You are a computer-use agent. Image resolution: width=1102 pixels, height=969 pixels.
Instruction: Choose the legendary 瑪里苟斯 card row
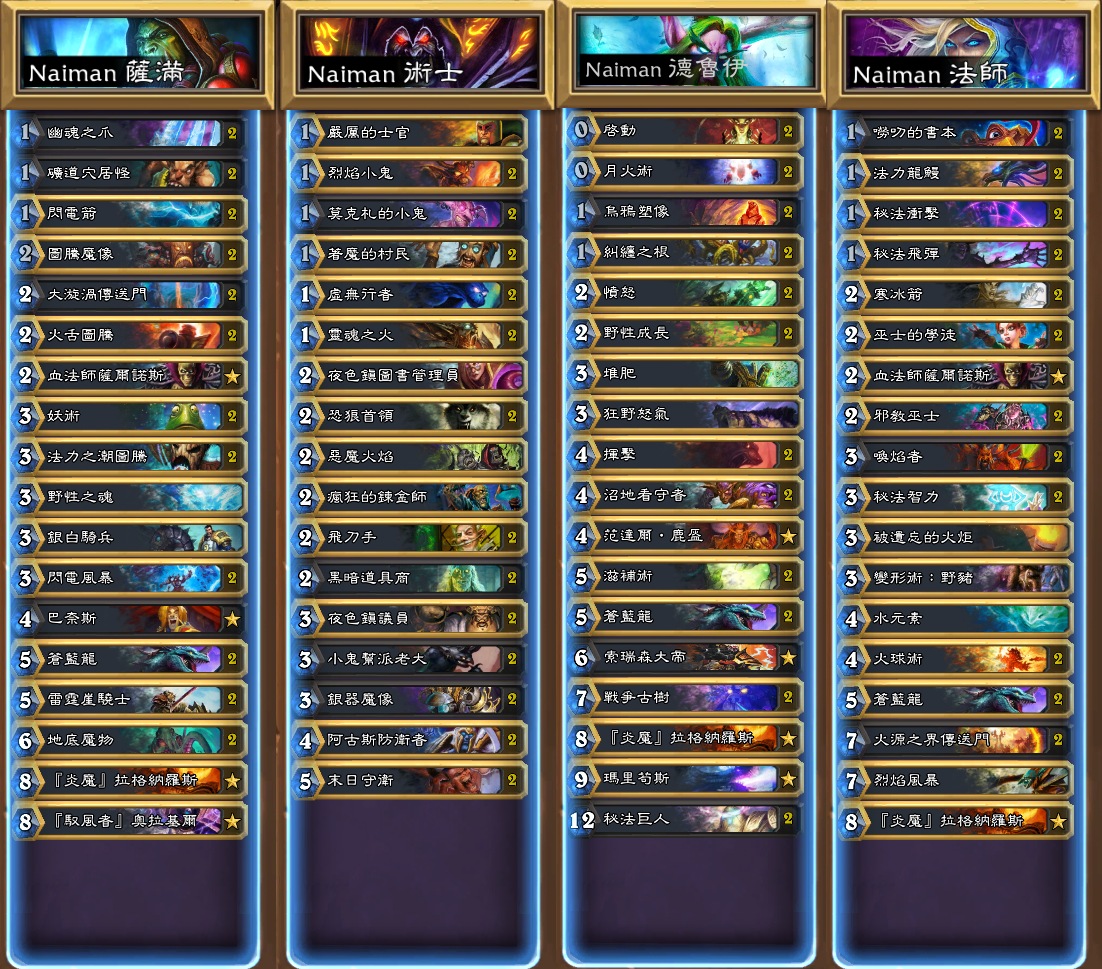685,778
